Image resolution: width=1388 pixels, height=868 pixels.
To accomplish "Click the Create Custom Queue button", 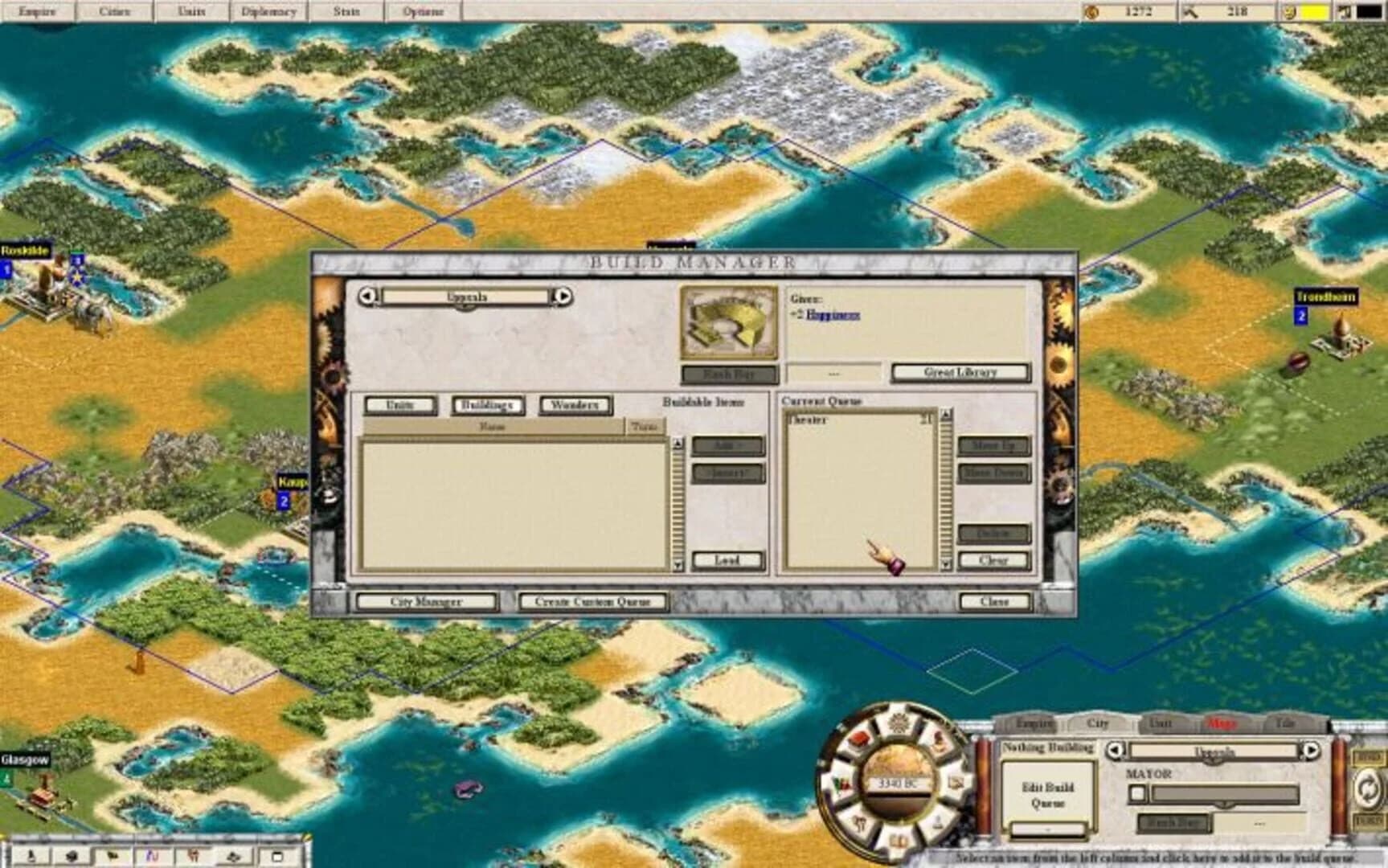I will (592, 601).
